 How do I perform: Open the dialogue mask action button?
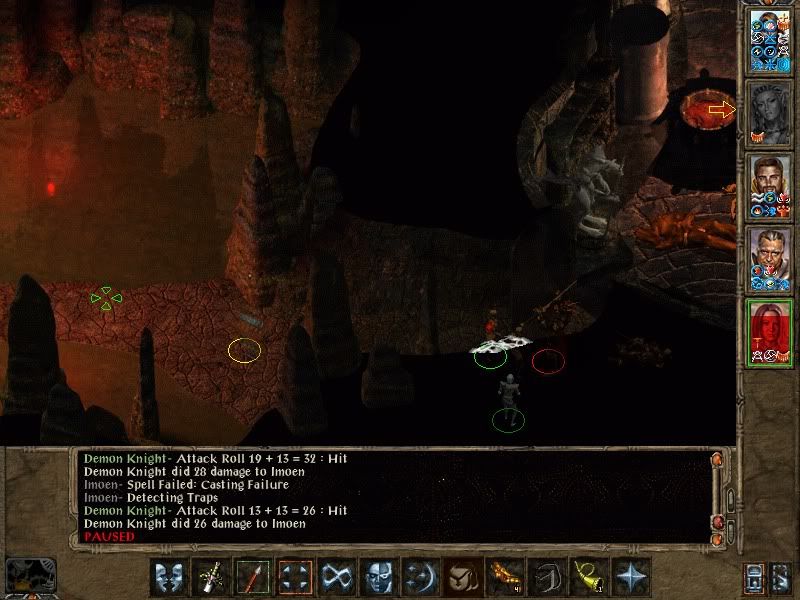click(171, 577)
